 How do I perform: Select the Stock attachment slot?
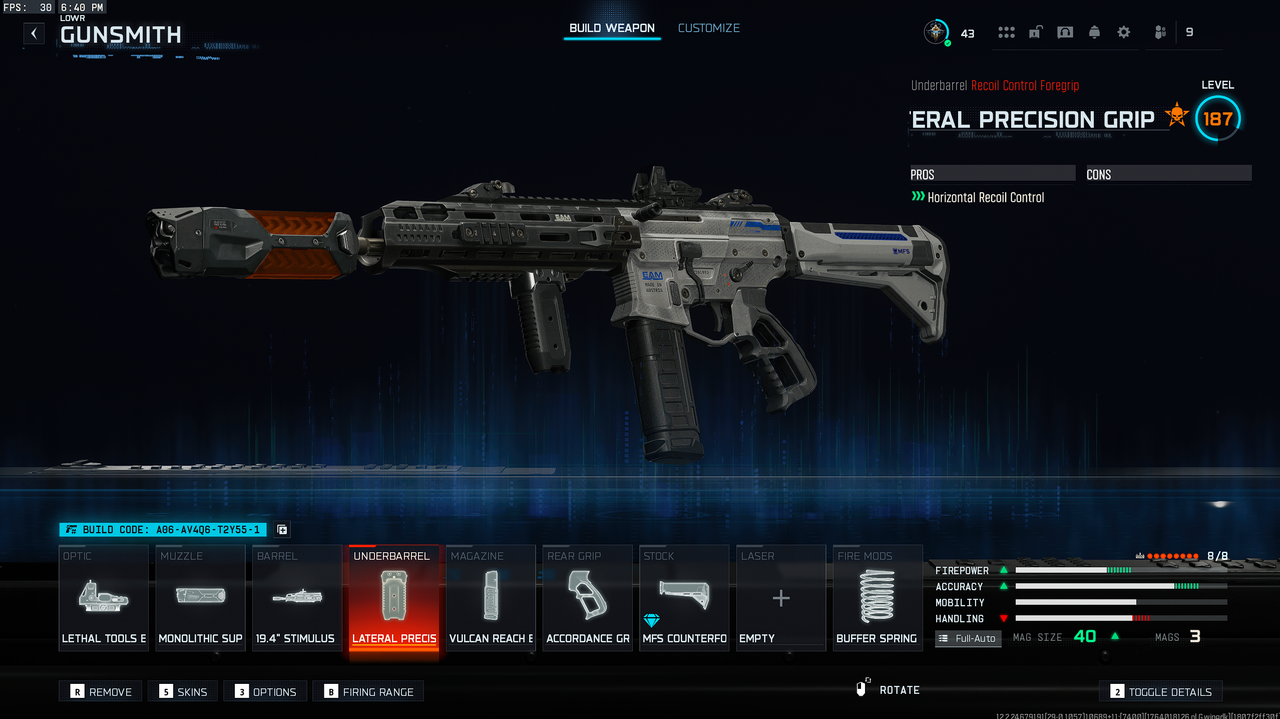pos(684,598)
